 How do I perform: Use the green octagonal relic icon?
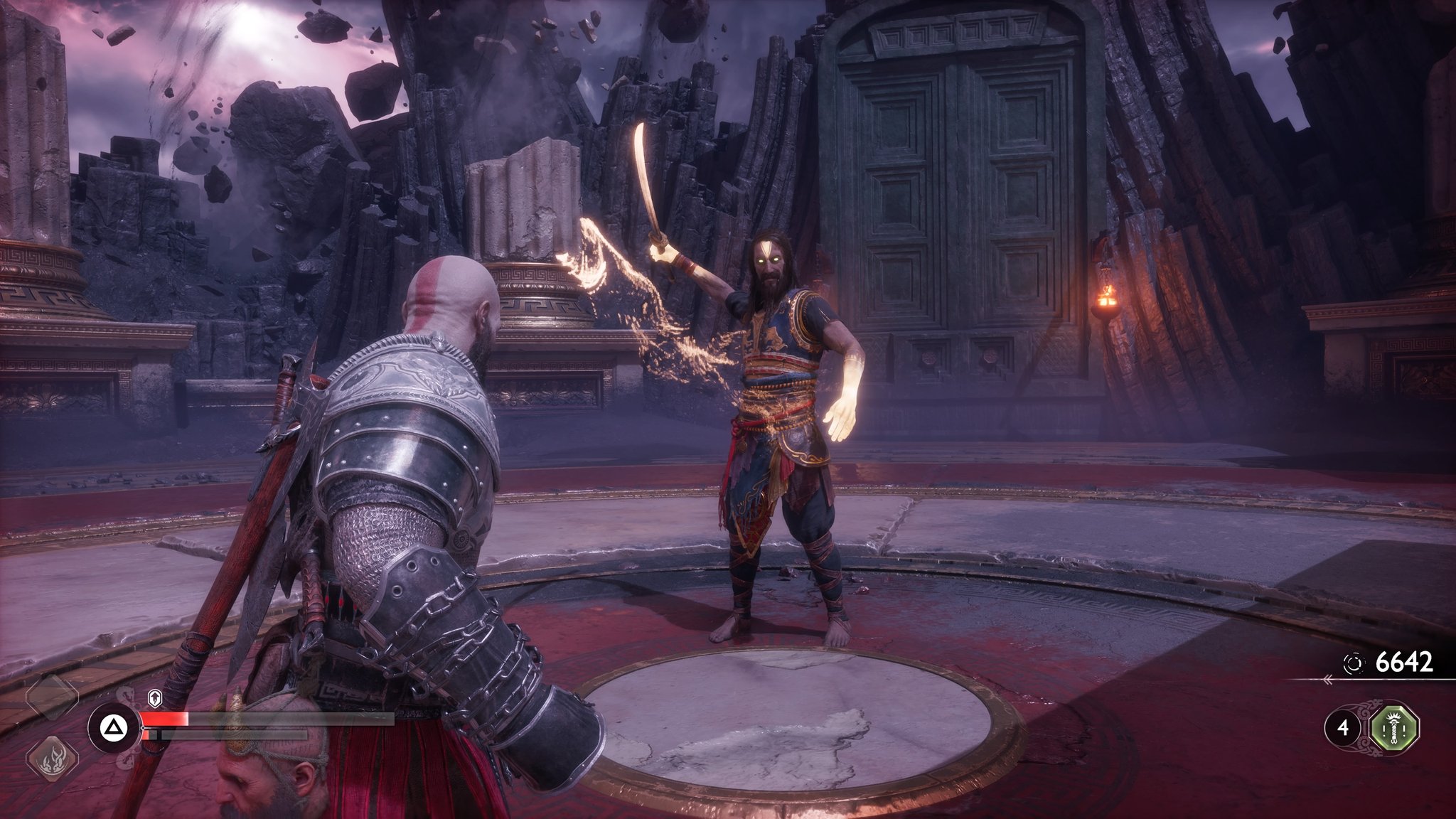click(x=1394, y=728)
